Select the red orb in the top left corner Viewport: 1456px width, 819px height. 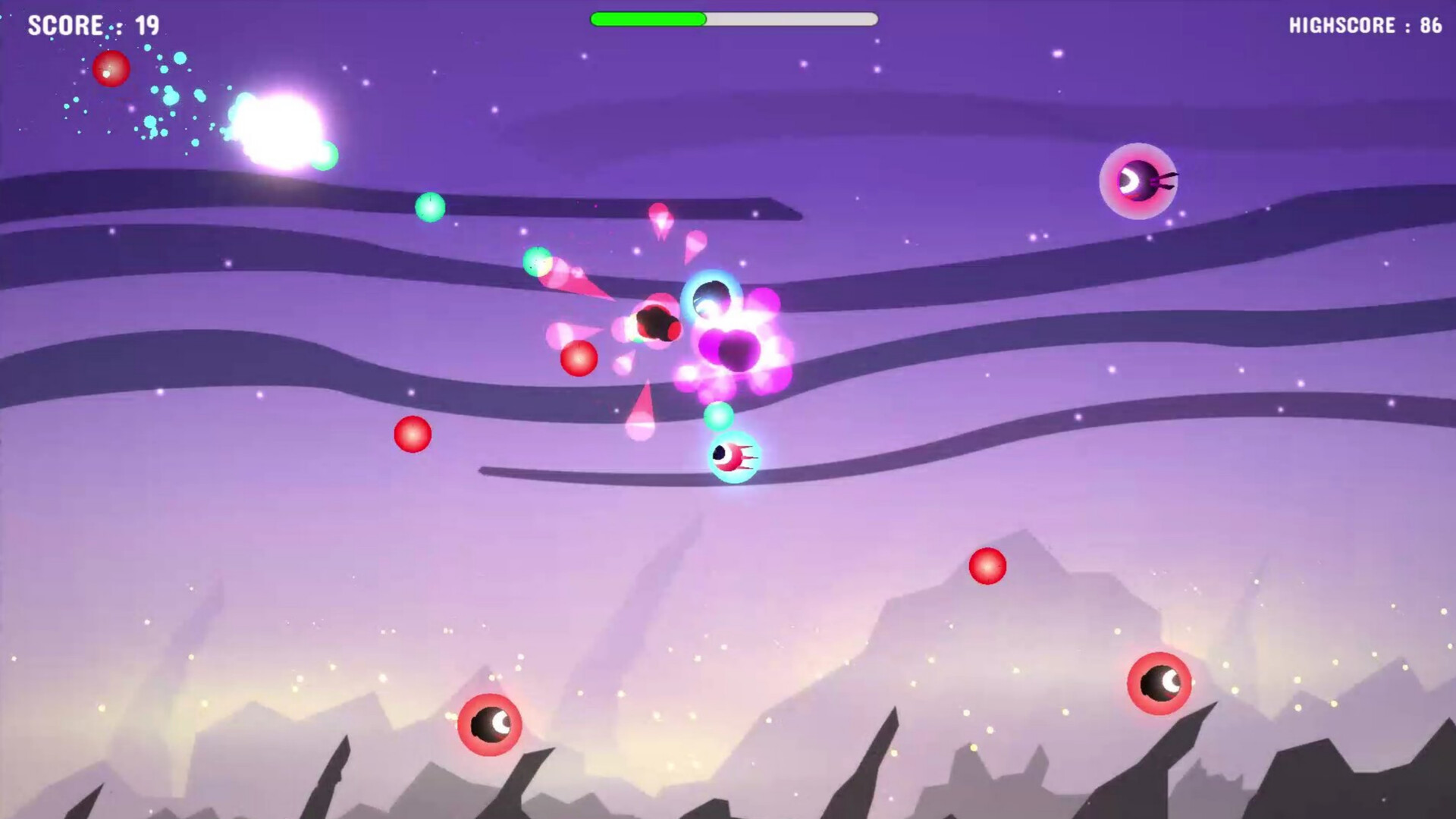(x=111, y=69)
